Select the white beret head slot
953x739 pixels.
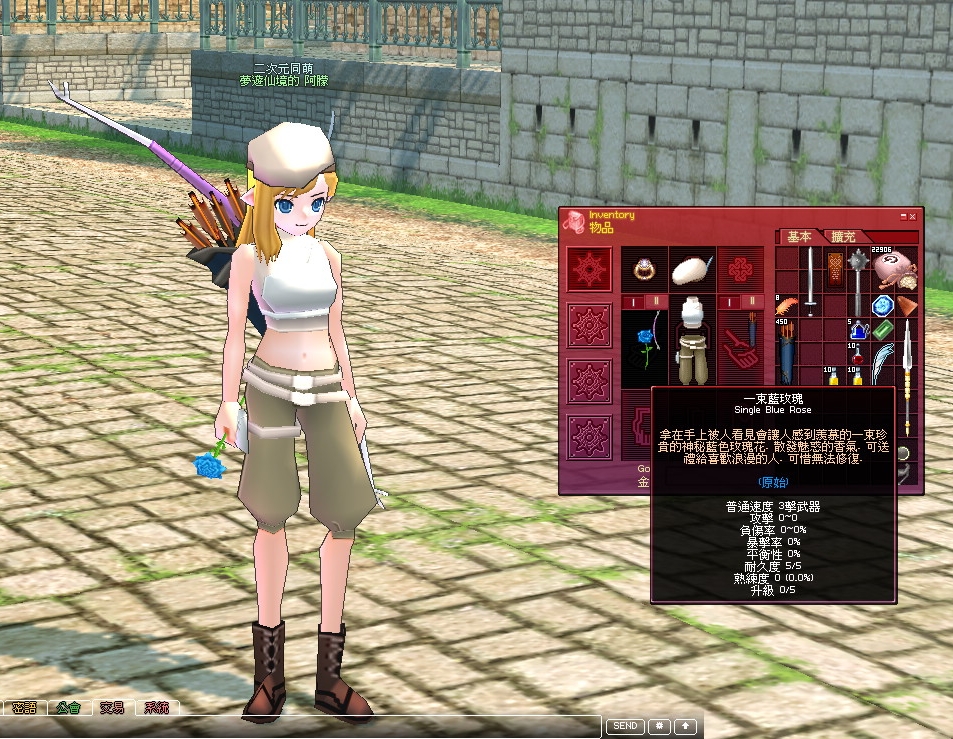[691, 268]
